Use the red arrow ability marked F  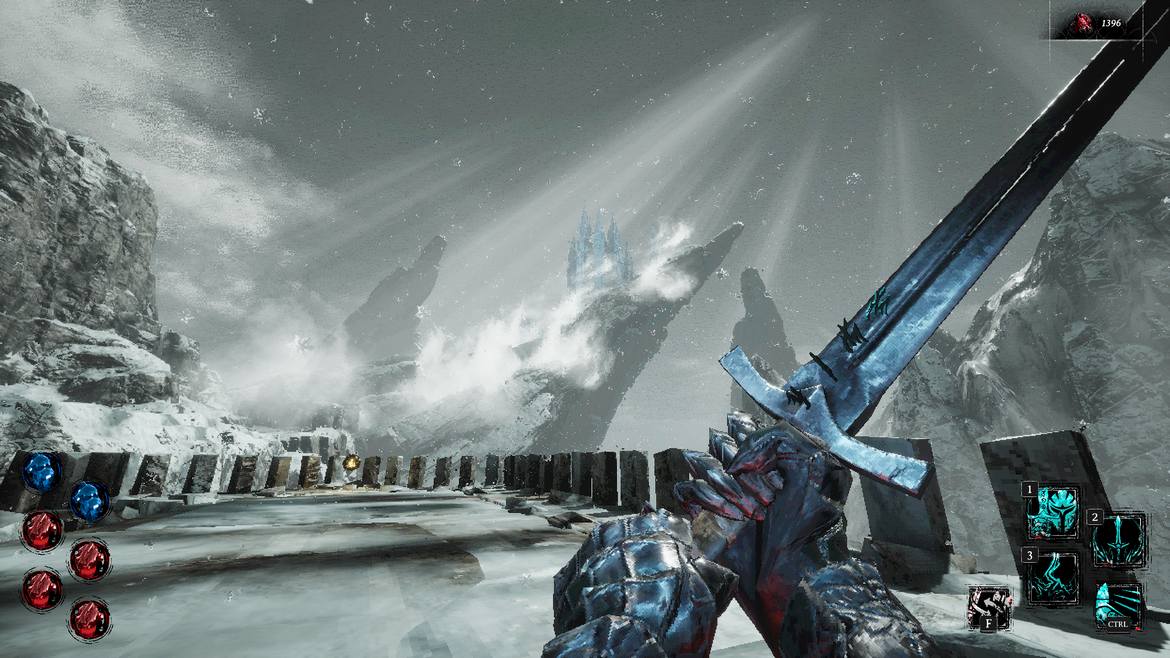(991, 608)
